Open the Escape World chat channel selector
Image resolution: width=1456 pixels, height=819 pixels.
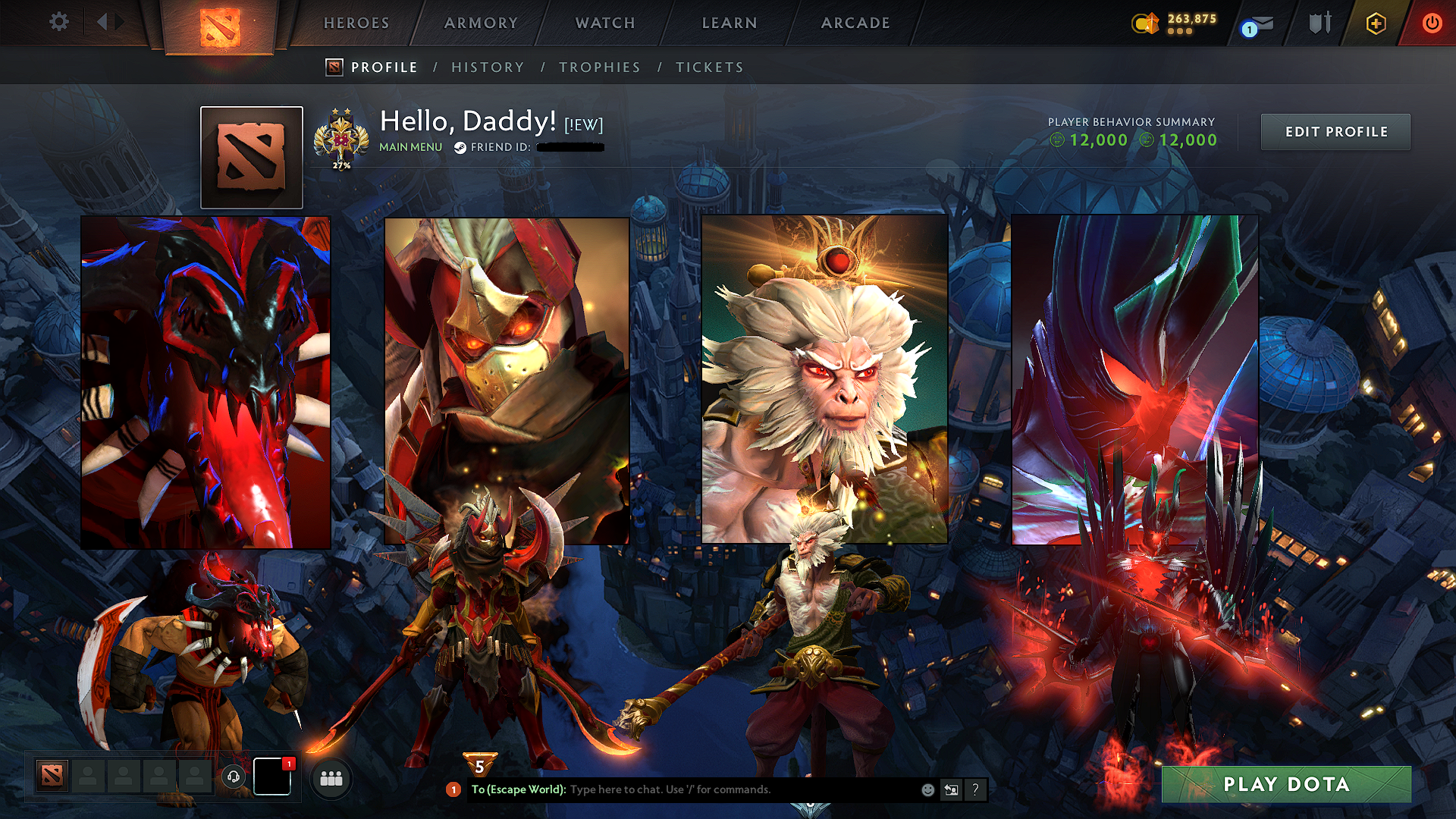pos(519,789)
